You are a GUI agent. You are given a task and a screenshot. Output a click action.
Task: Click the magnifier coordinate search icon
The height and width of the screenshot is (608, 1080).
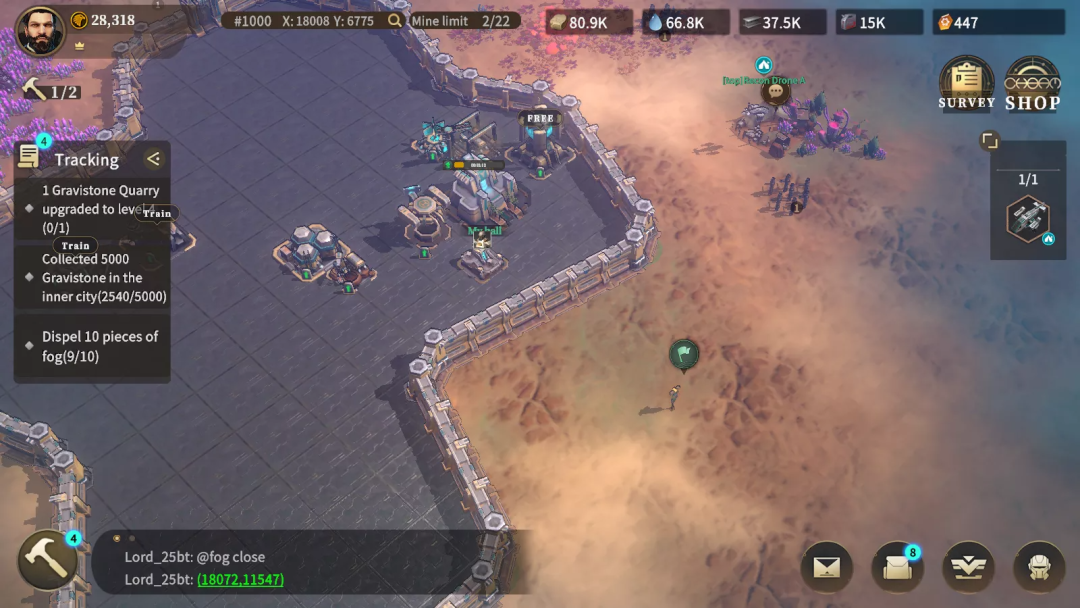[395, 21]
